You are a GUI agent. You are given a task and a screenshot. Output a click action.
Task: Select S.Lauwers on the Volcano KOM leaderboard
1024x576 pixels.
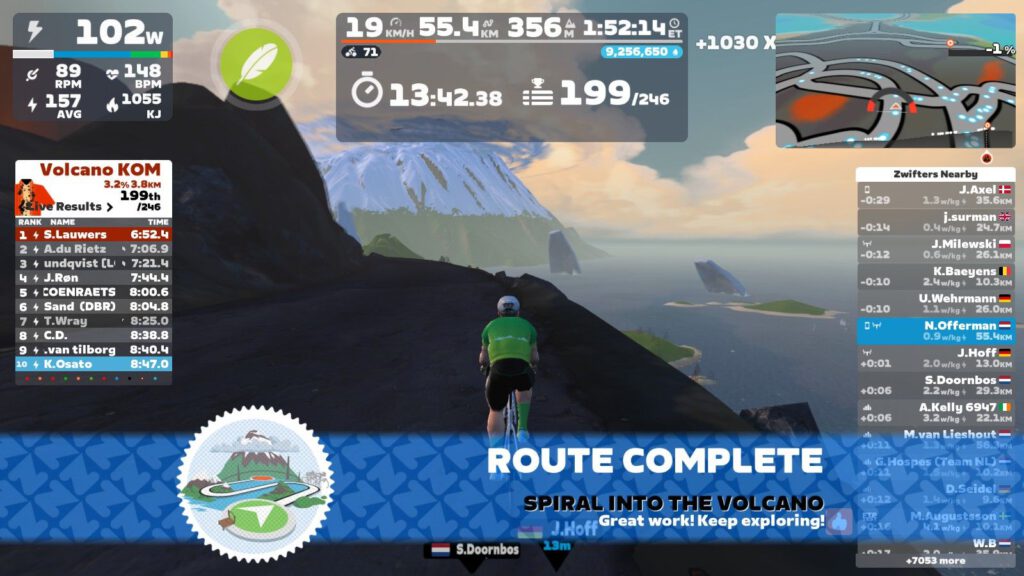coord(93,234)
